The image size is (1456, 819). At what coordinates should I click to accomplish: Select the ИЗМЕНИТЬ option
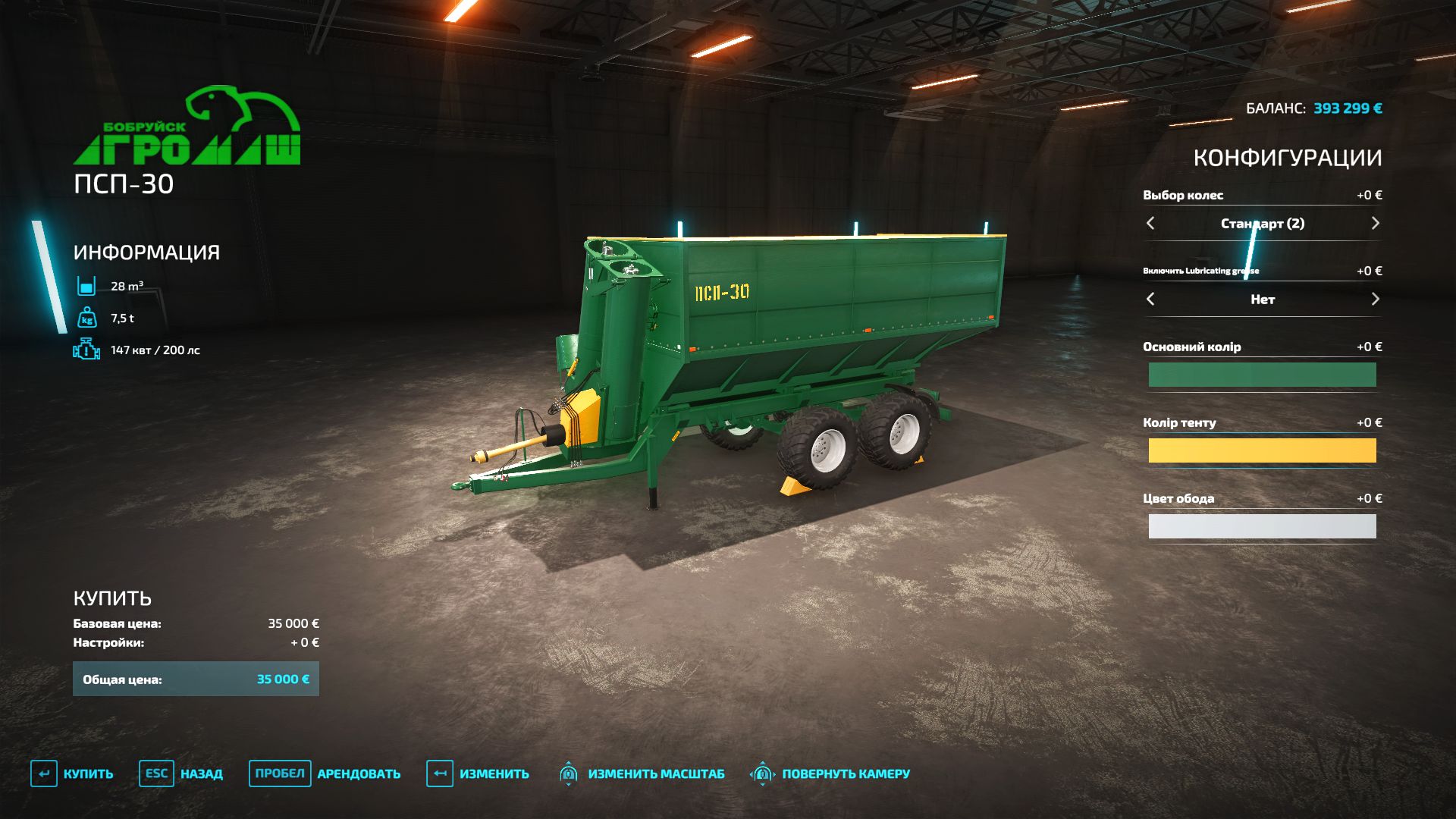(478, 773)
